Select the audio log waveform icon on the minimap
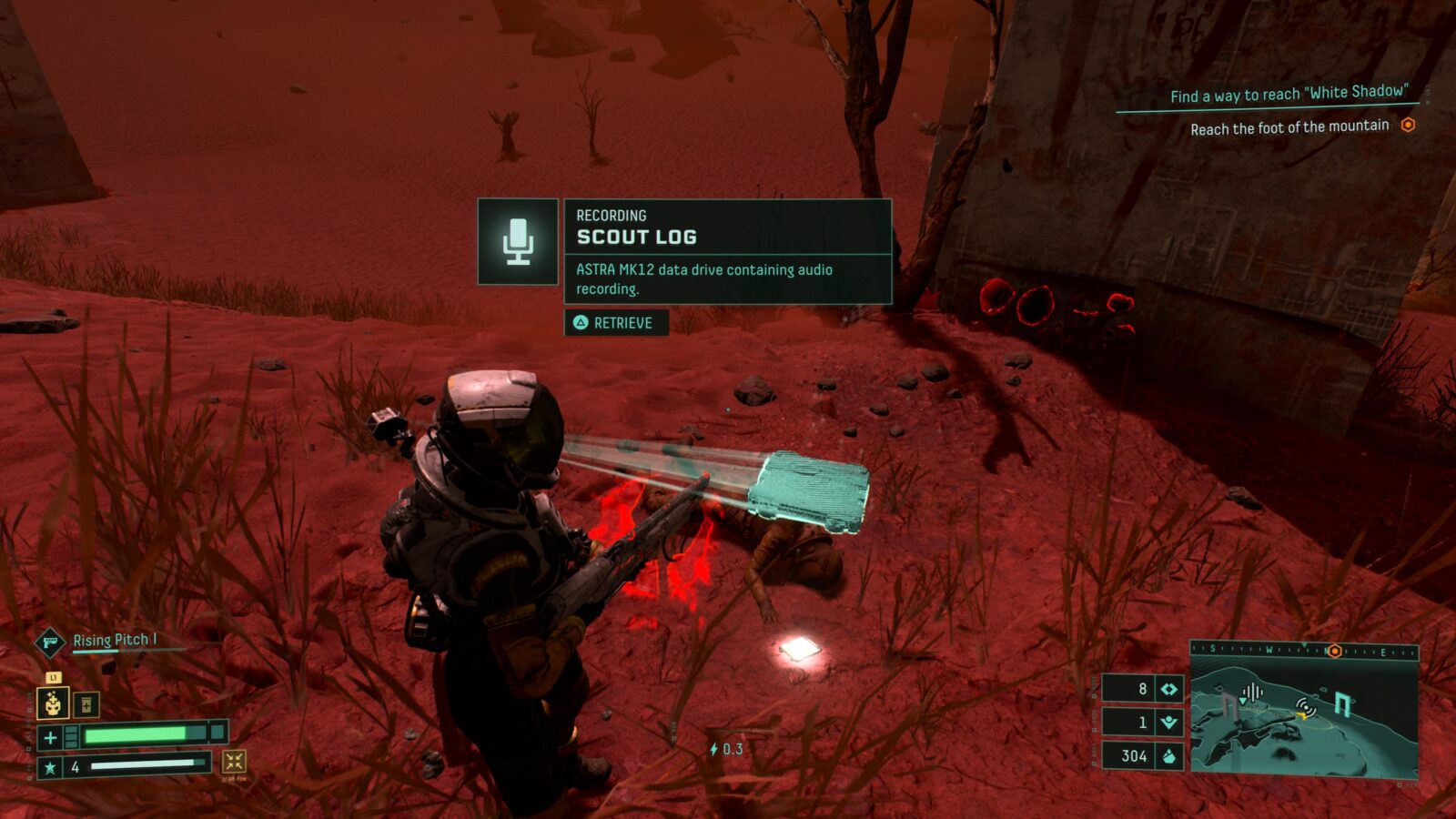1456x819 pixels. (1253, 692)
